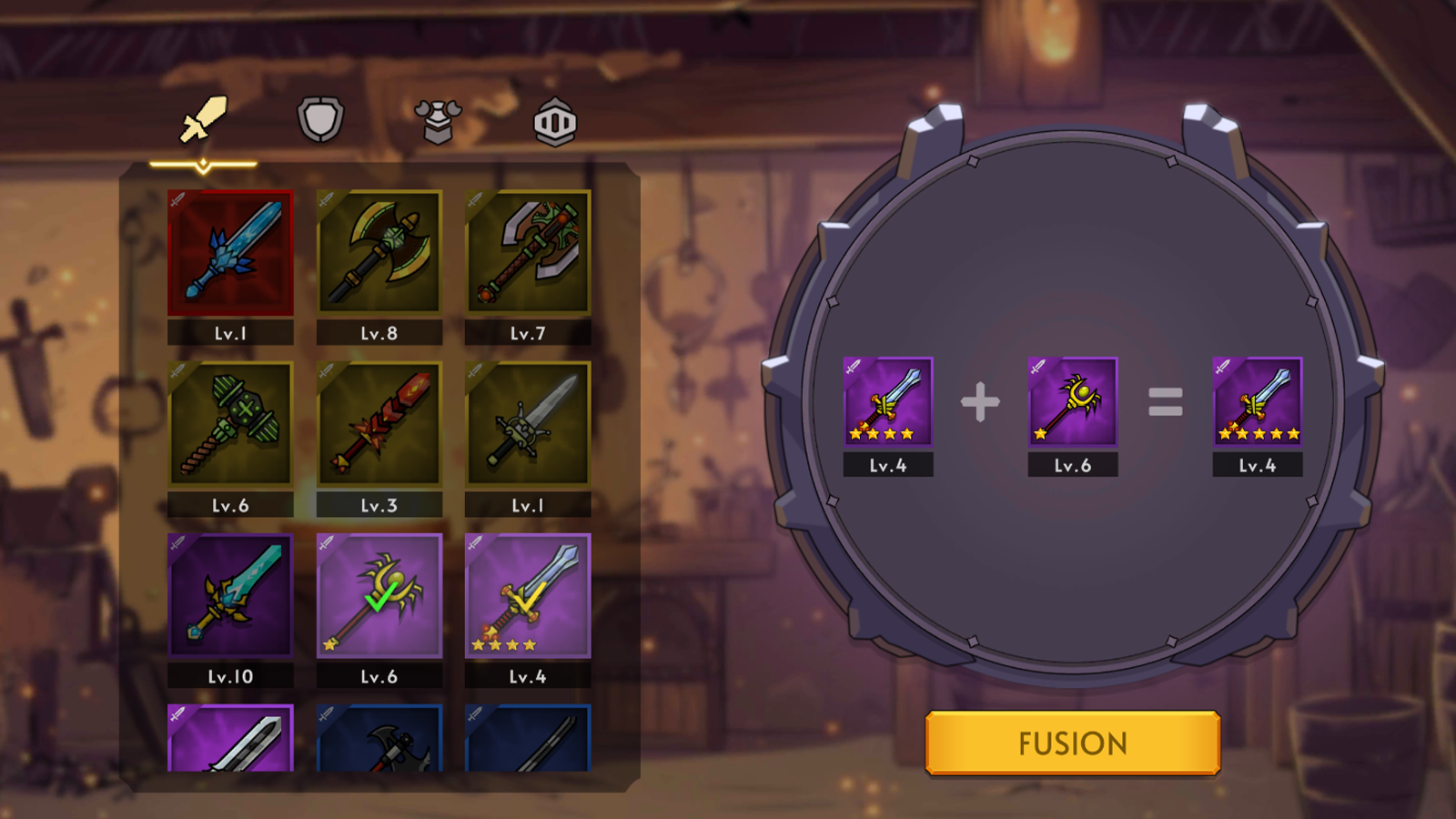
Task: Select the Lv.6 green war hammer
Action: [230, 424]
